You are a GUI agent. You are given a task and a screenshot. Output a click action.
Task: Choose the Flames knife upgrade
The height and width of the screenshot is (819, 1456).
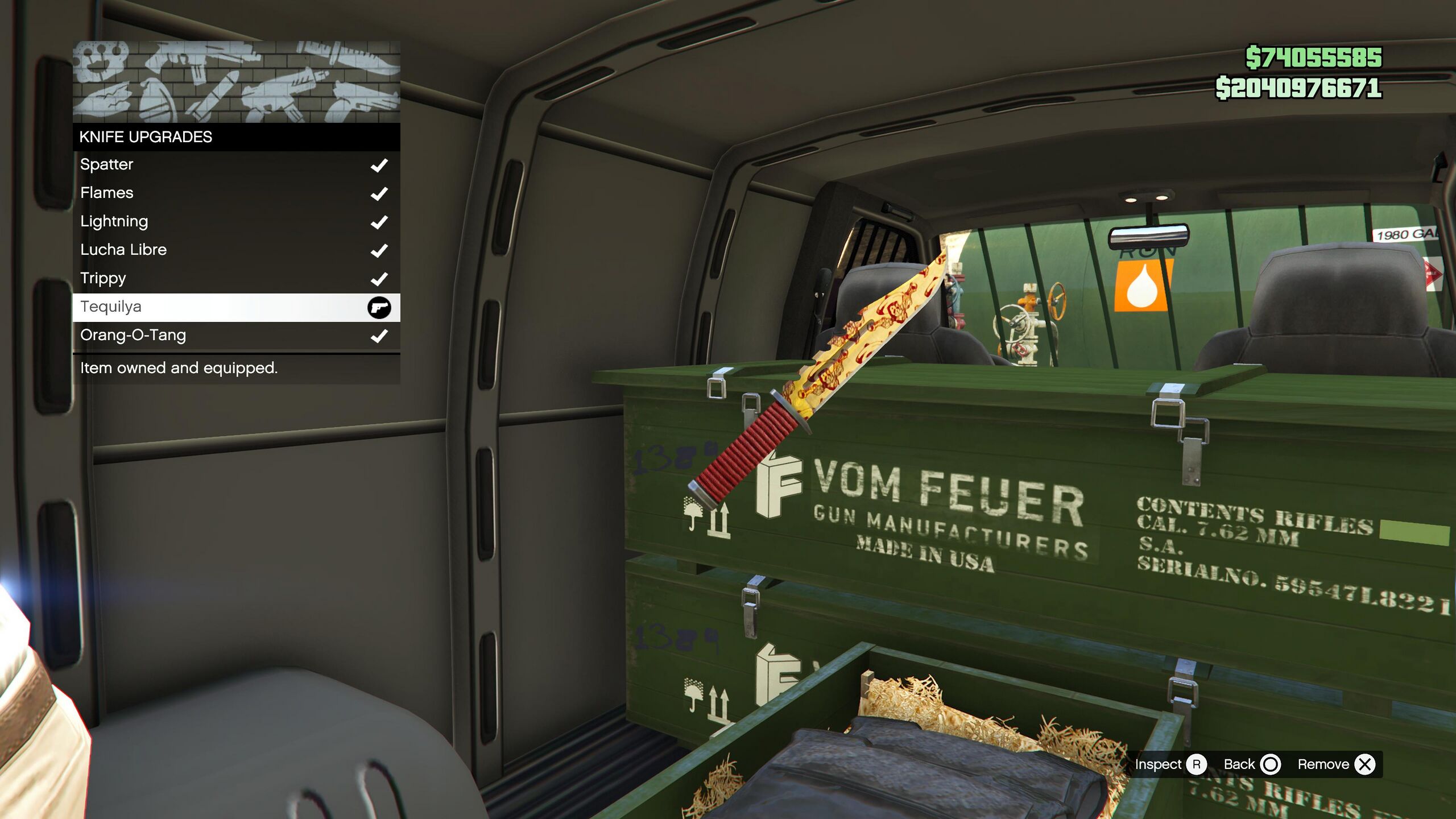(x=236, y=193)
